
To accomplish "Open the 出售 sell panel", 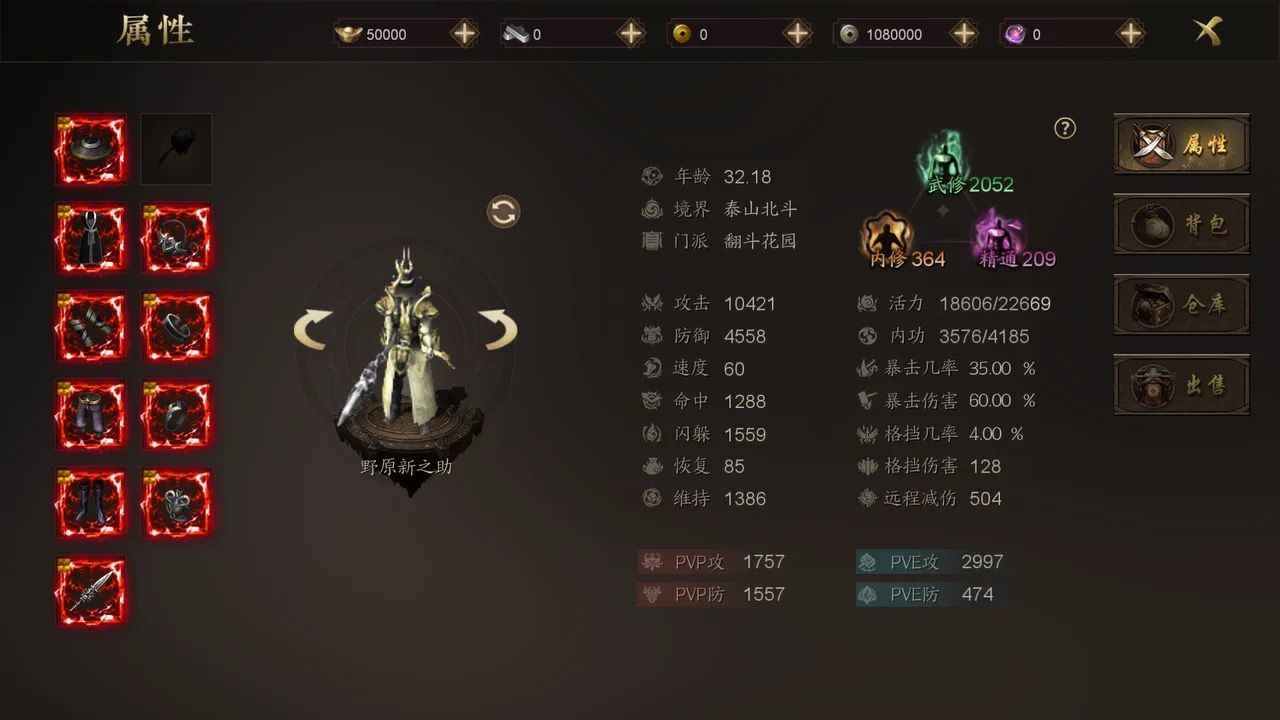I will tap(1181, 385).
